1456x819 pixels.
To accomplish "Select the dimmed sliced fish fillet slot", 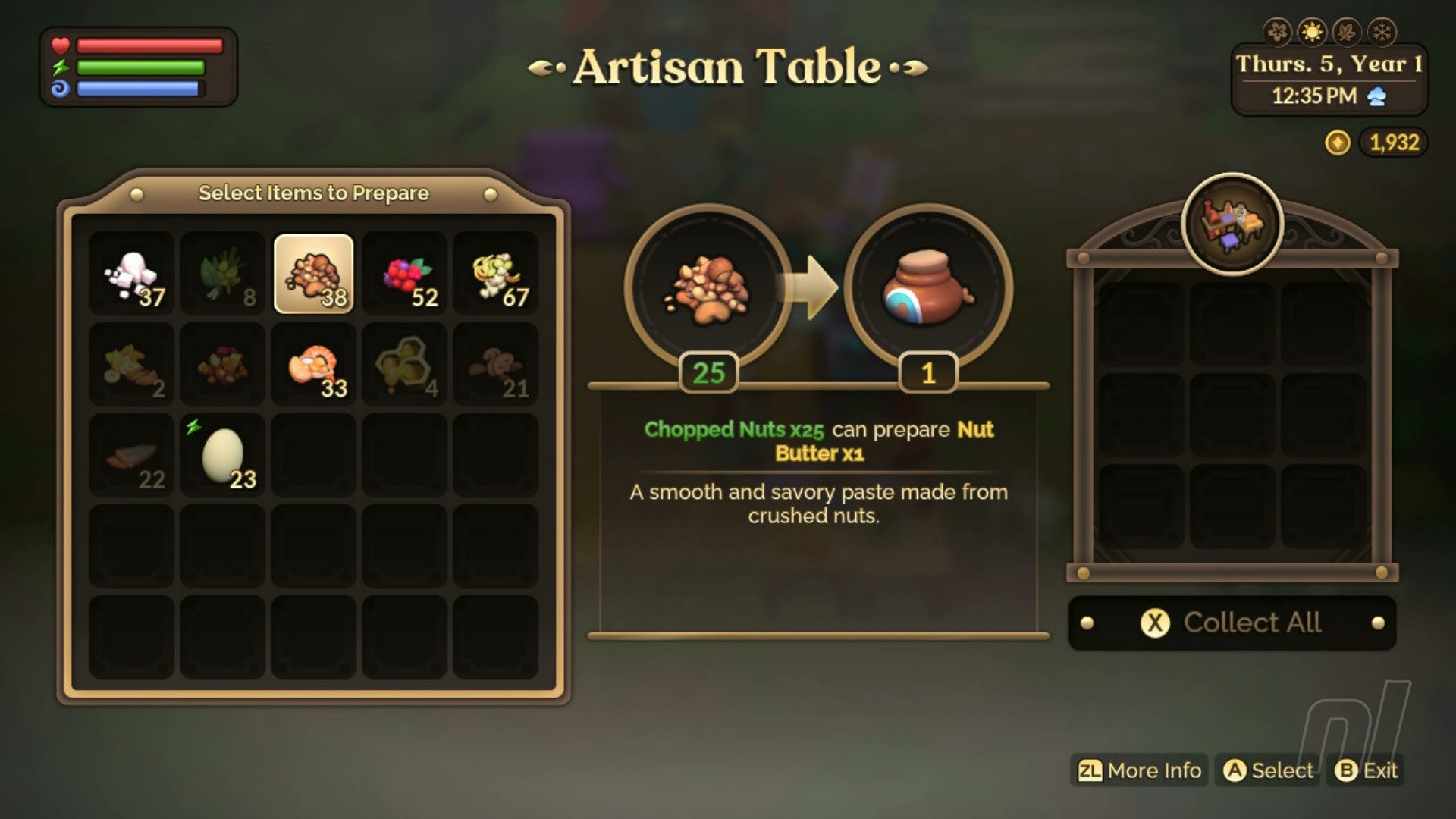I will pos(132,456).
